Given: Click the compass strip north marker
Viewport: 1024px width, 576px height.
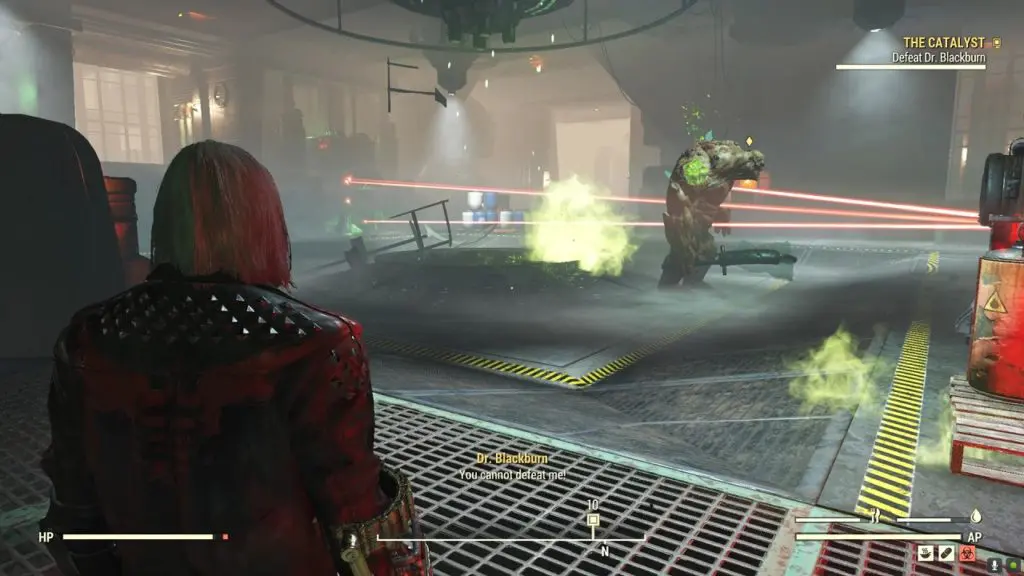Looking at the screenshot, I should point(604,551).
